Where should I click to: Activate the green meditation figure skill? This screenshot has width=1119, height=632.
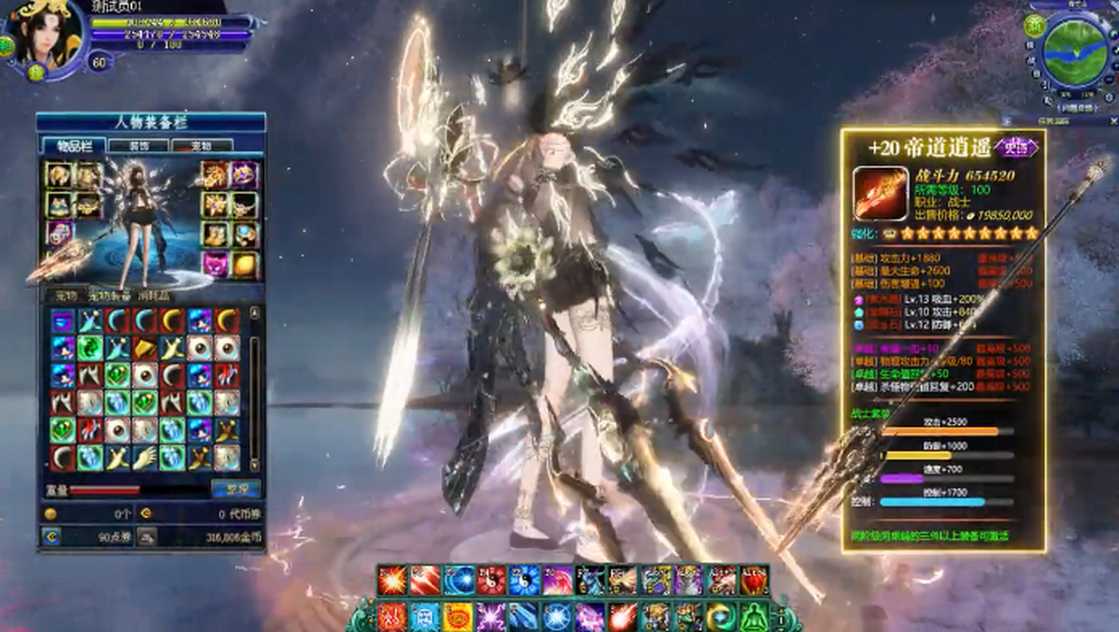[754, 616]
